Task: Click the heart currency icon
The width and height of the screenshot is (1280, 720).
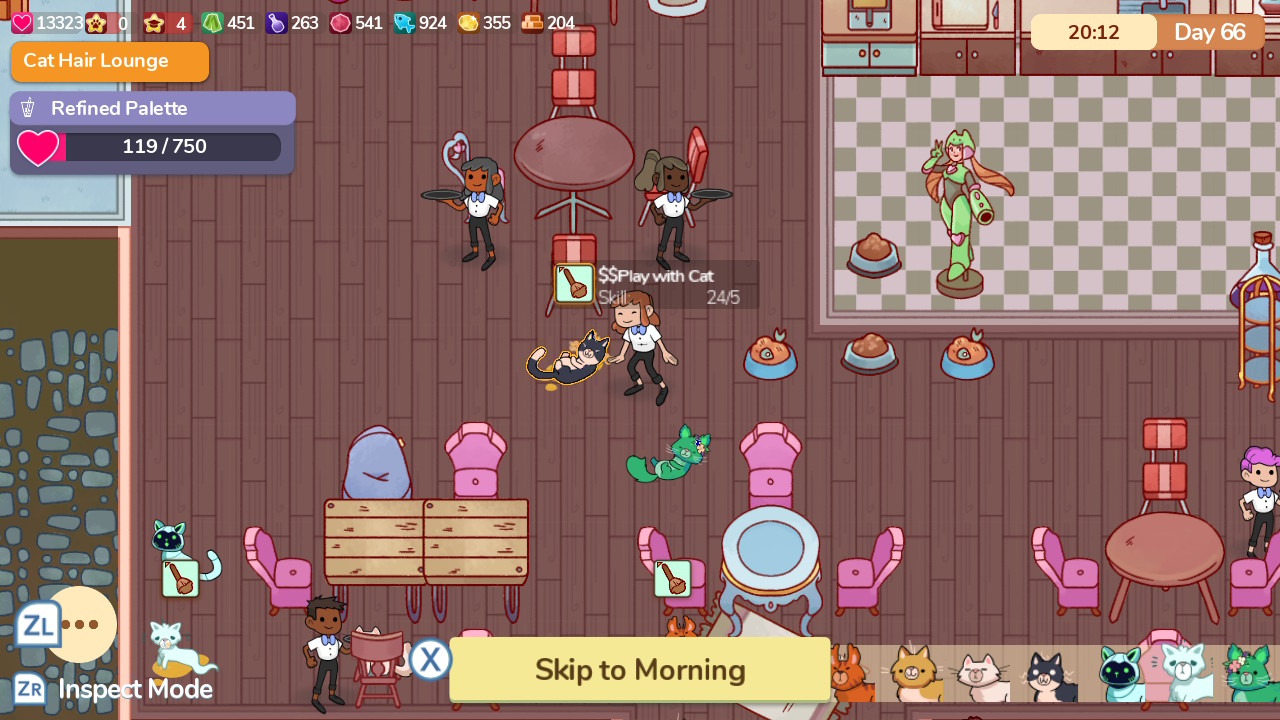Action: pyautogui.click(x=22, y=22)
